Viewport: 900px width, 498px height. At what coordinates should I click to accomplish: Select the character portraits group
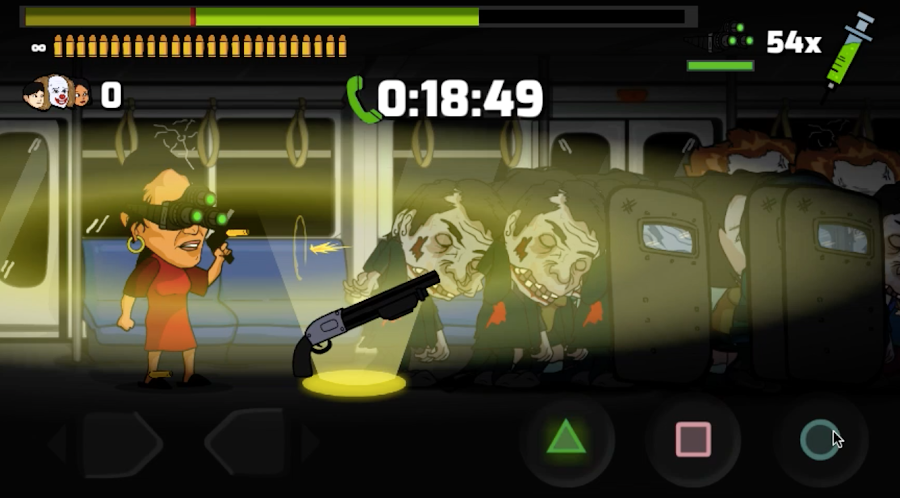[x=56, y=94]
